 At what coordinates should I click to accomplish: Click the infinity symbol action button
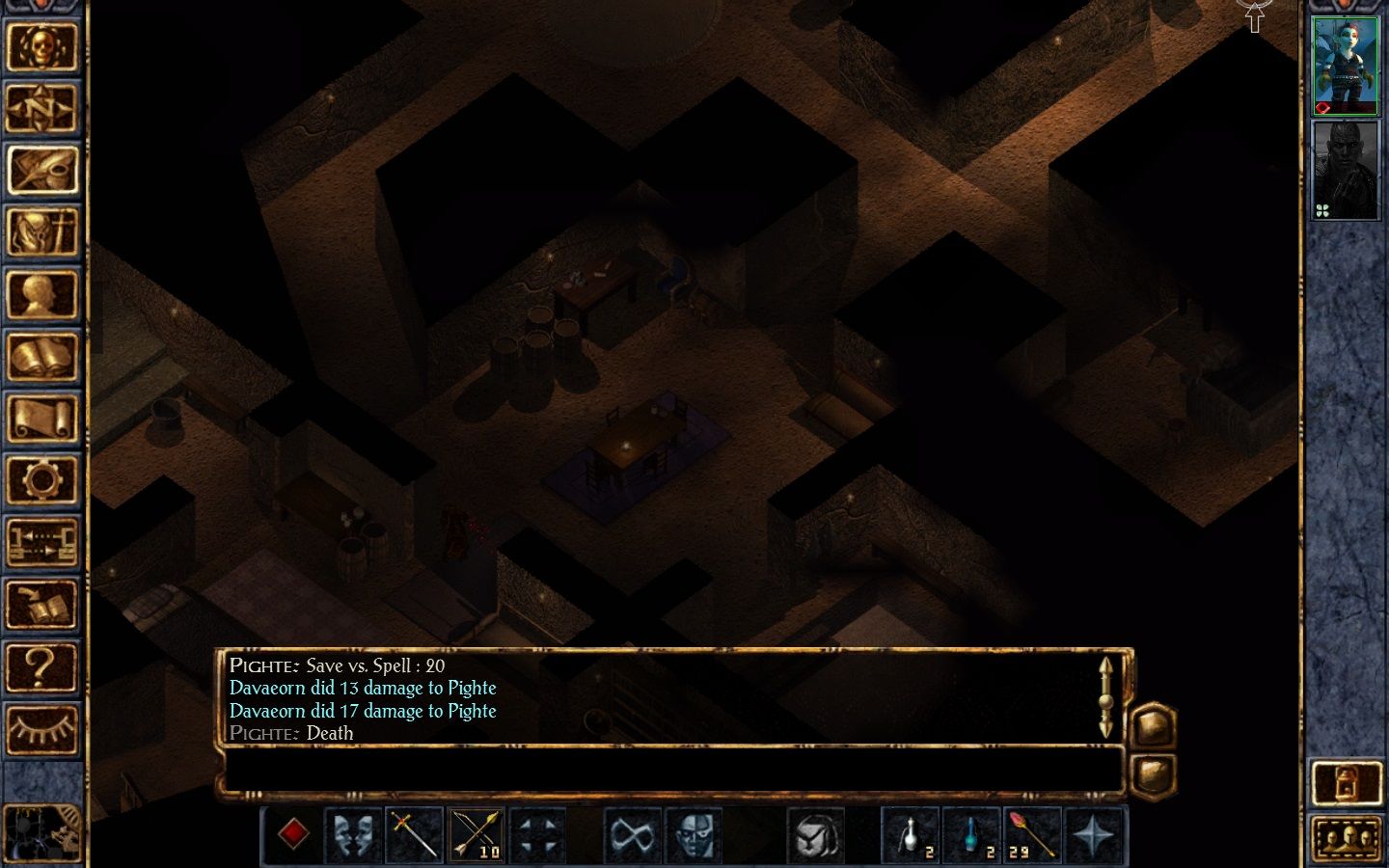coord(632,834)
